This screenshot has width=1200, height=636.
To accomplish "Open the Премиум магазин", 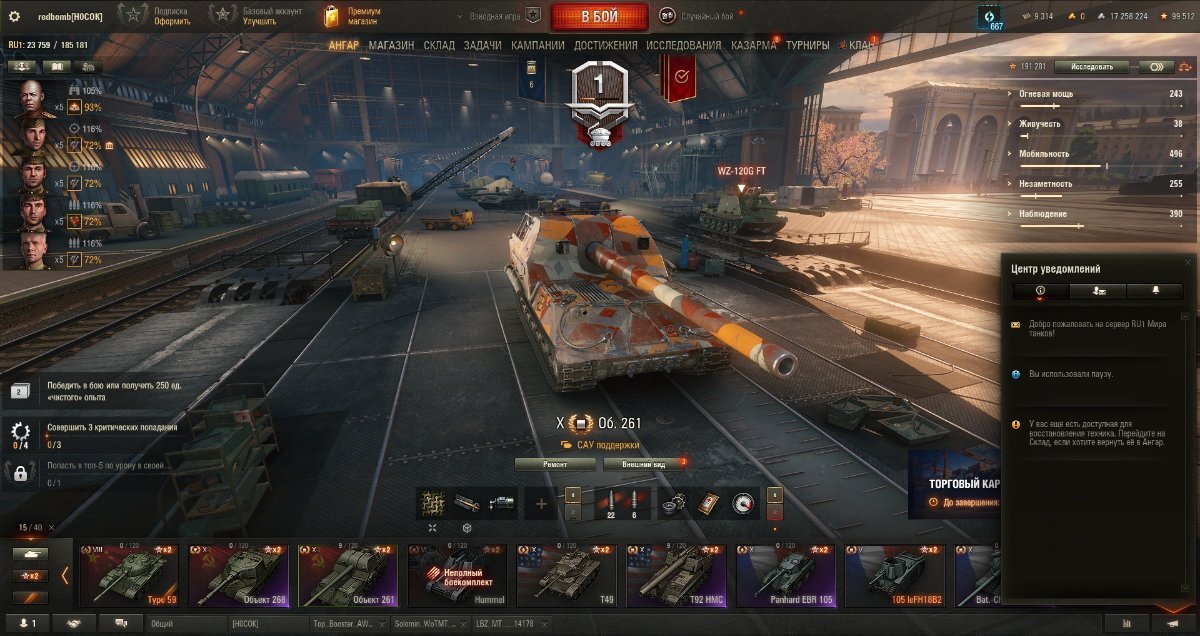I will 354,16.
